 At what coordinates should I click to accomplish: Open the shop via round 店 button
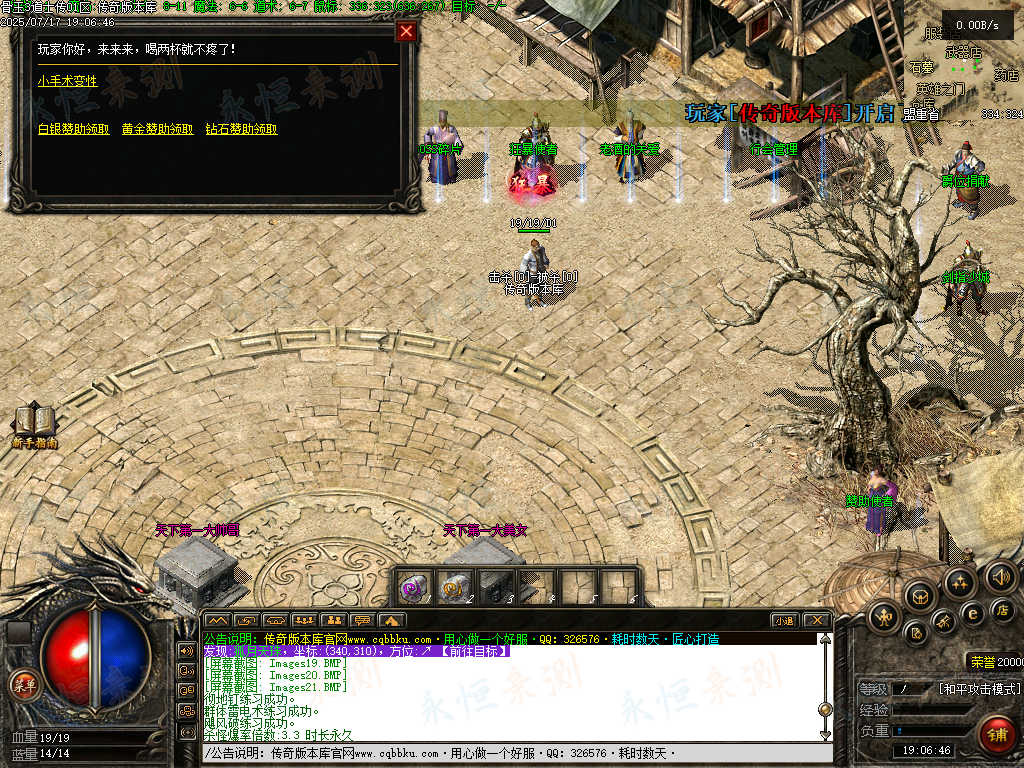(x=1002, y=609)
